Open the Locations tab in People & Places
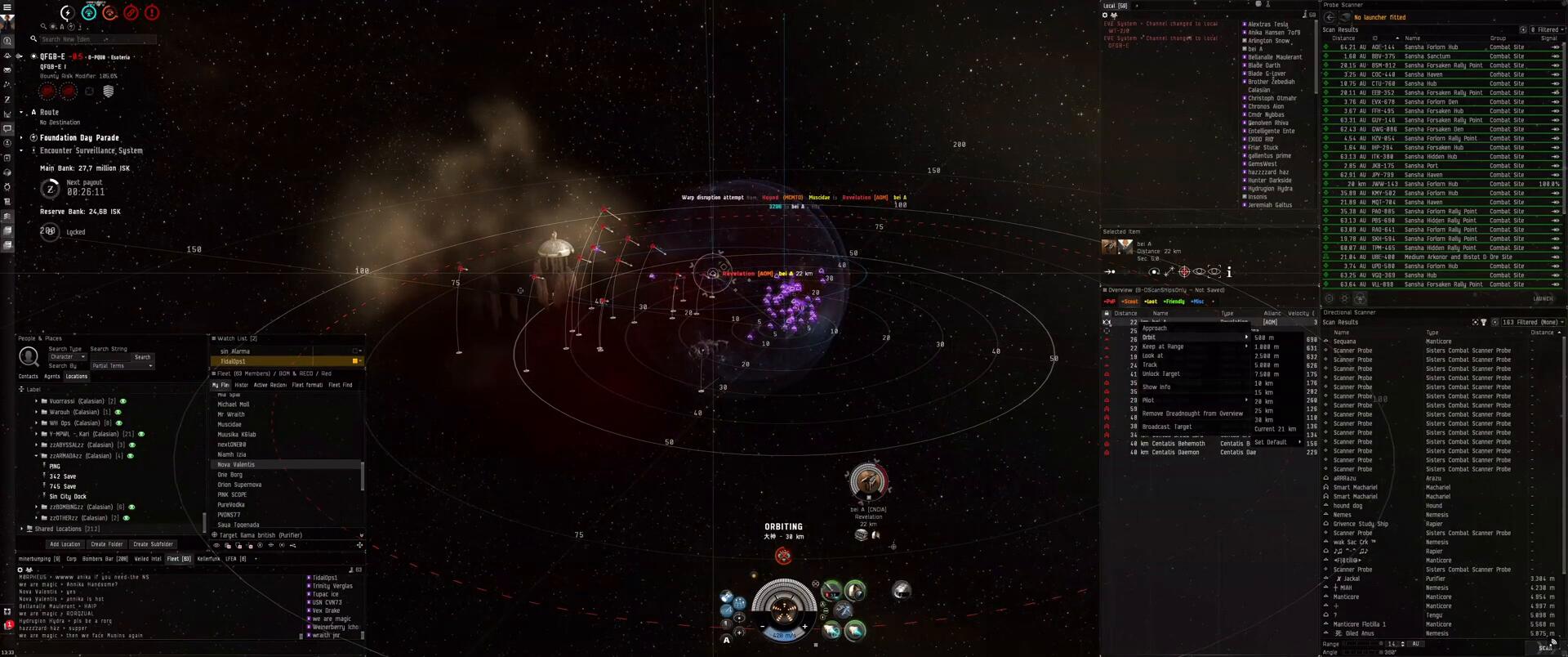The height and width of the screenshot is (657, 1568). click(76, 377)
